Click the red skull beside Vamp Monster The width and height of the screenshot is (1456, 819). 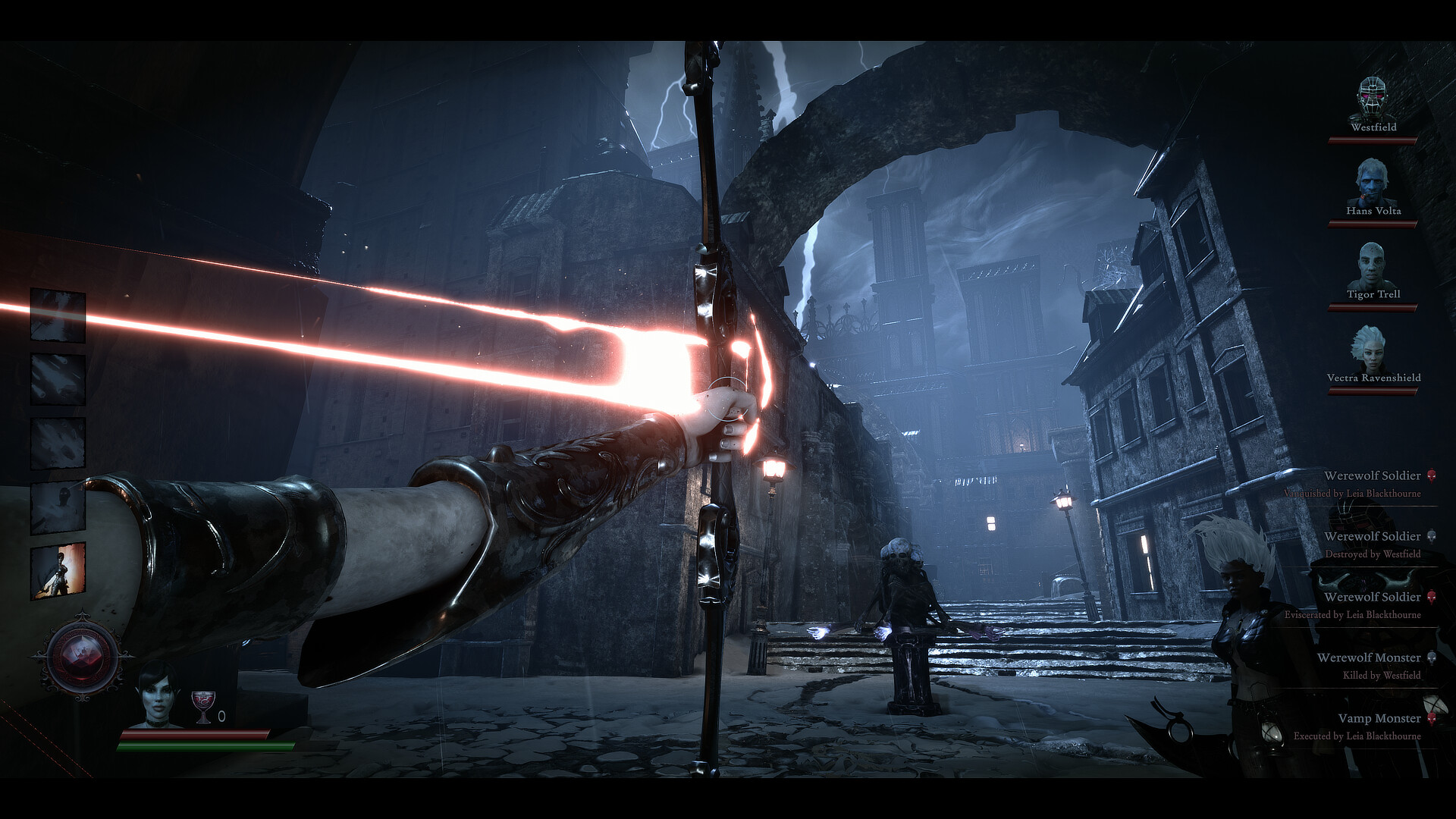(x=1432, y=717)
